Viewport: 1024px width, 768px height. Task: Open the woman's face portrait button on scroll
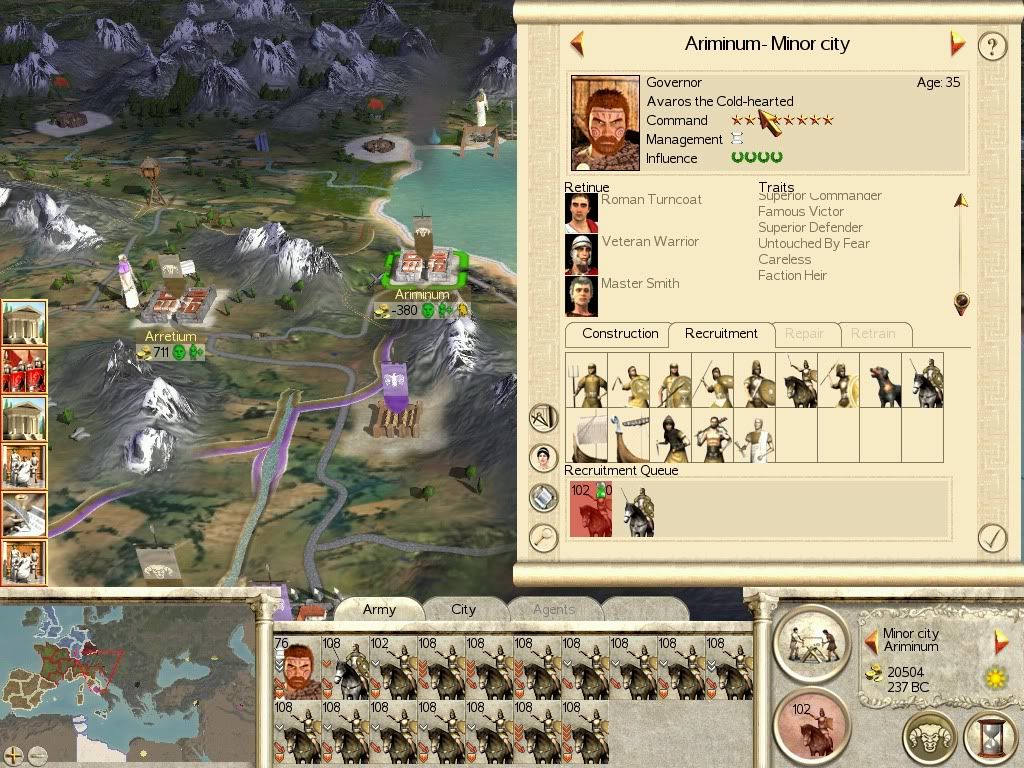click(543, 458)
